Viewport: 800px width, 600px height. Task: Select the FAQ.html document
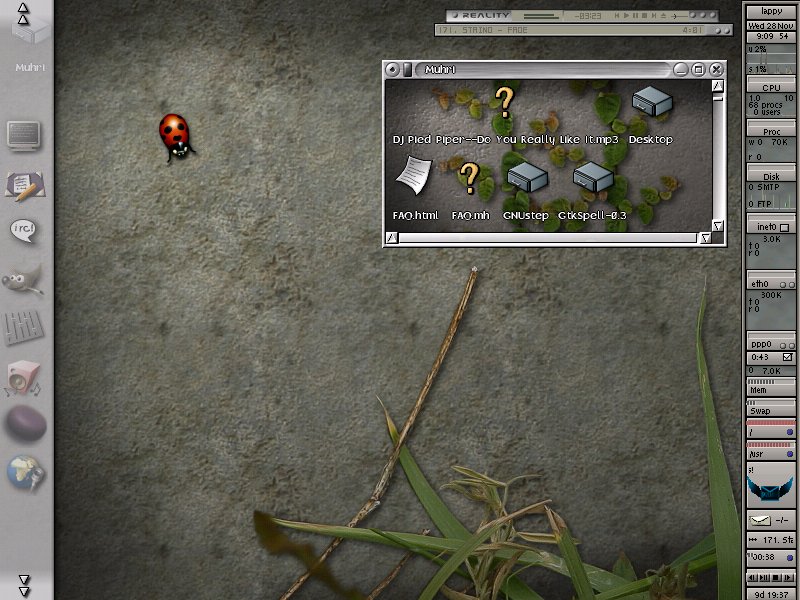coord(410,178)
